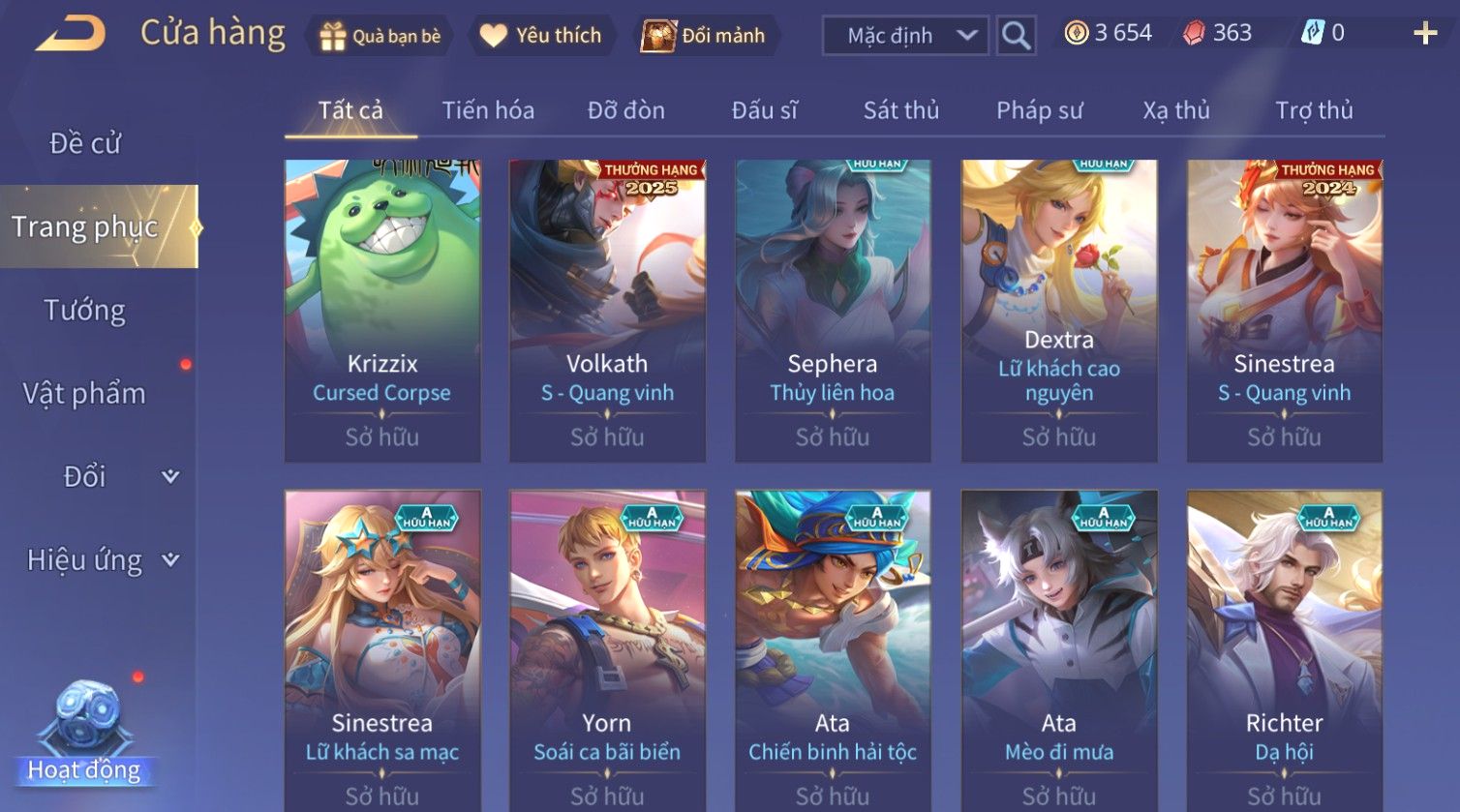Viewport: 1460px width, 812px height.
Task: Choose the Sephera Thủy liên hoa skin
Action: 833,310
